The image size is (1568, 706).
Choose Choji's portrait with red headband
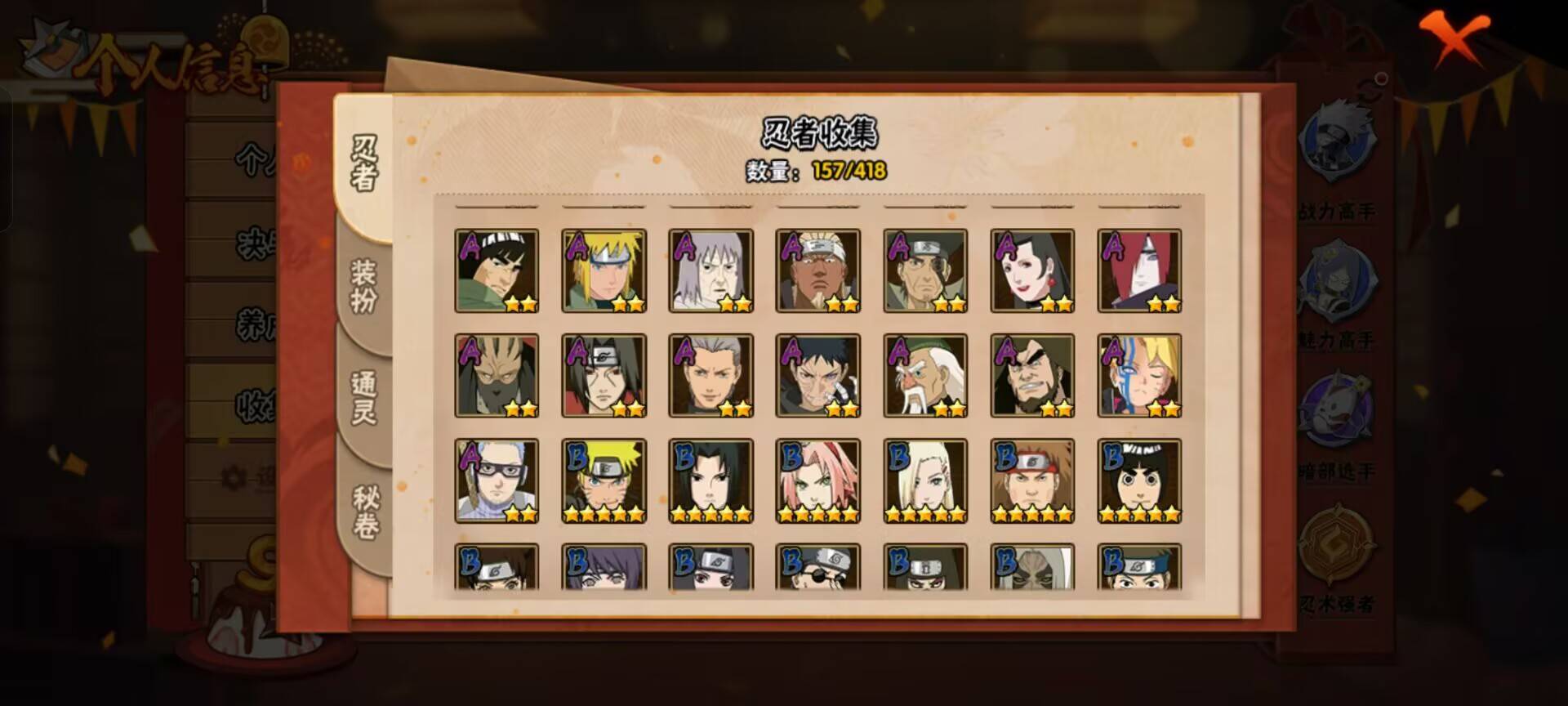point(1032,480)
